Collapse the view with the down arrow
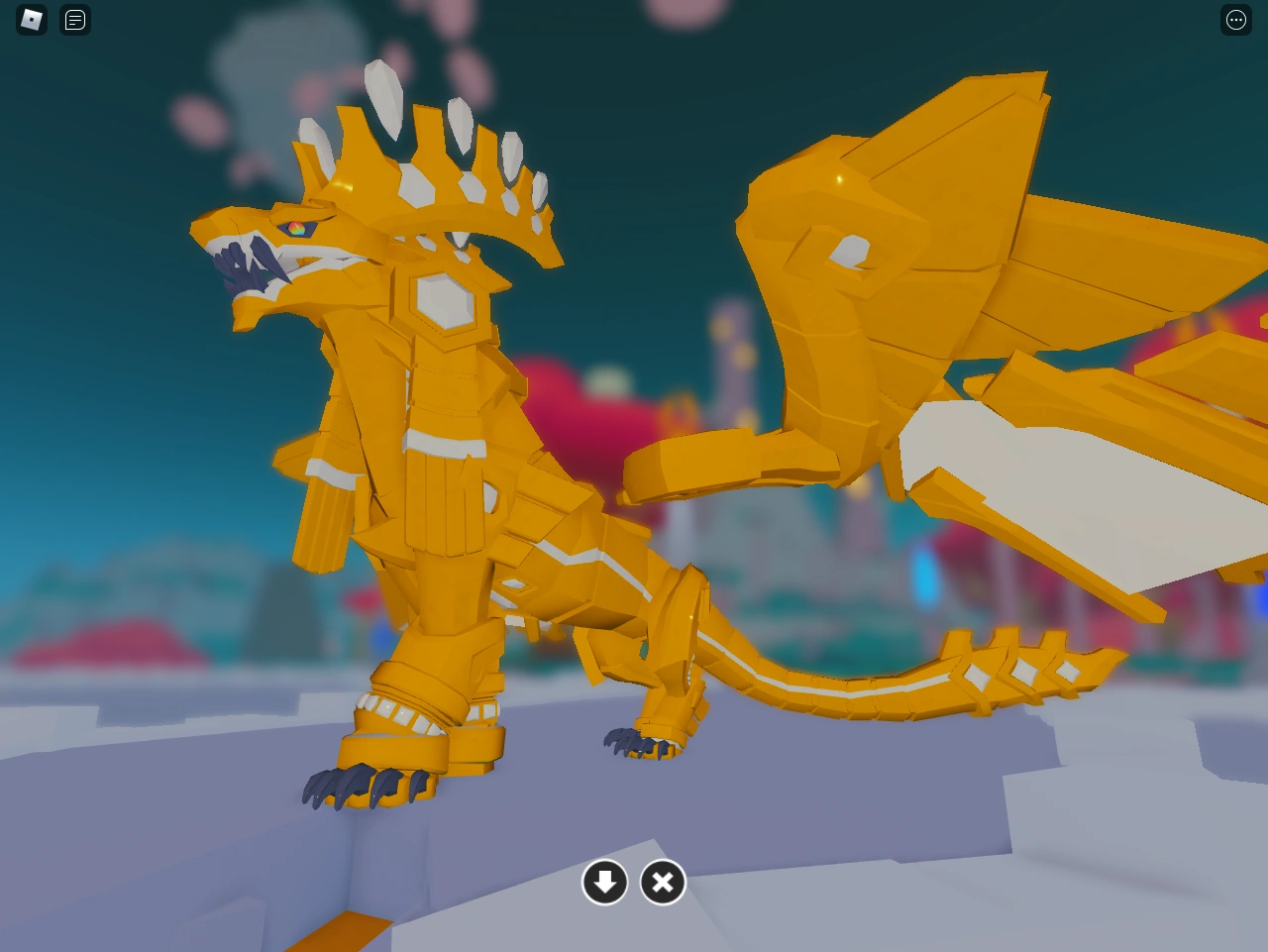1268x952 pixels. (605, 882)
